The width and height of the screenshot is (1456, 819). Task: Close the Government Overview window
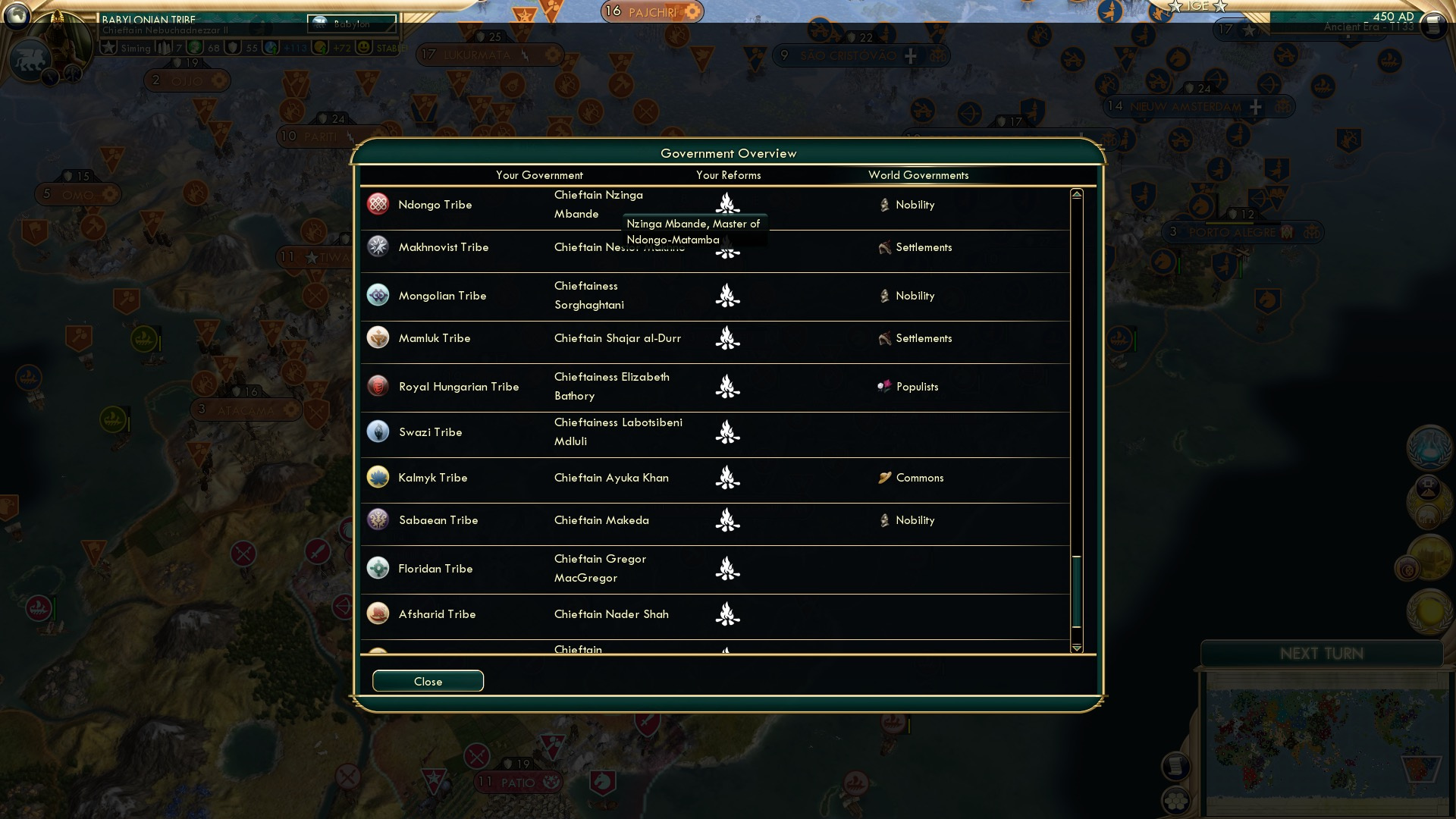(x=427, y=680)
